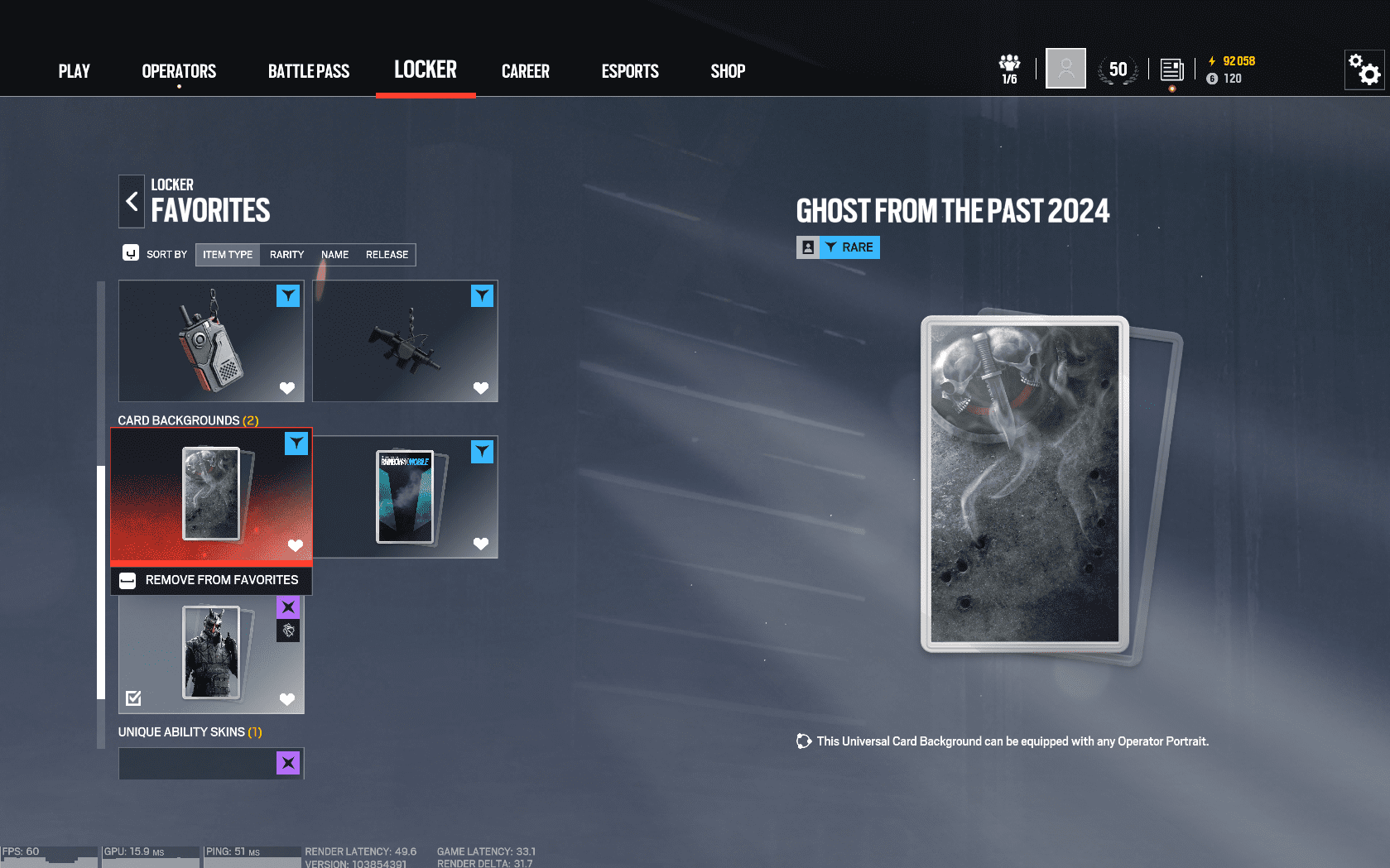The height and width of the screenshot is (868, 1390).
Task: Click the filter funnel icon on the gadget thumbnail
Action: pyautogui.click(x=288, y=295)
